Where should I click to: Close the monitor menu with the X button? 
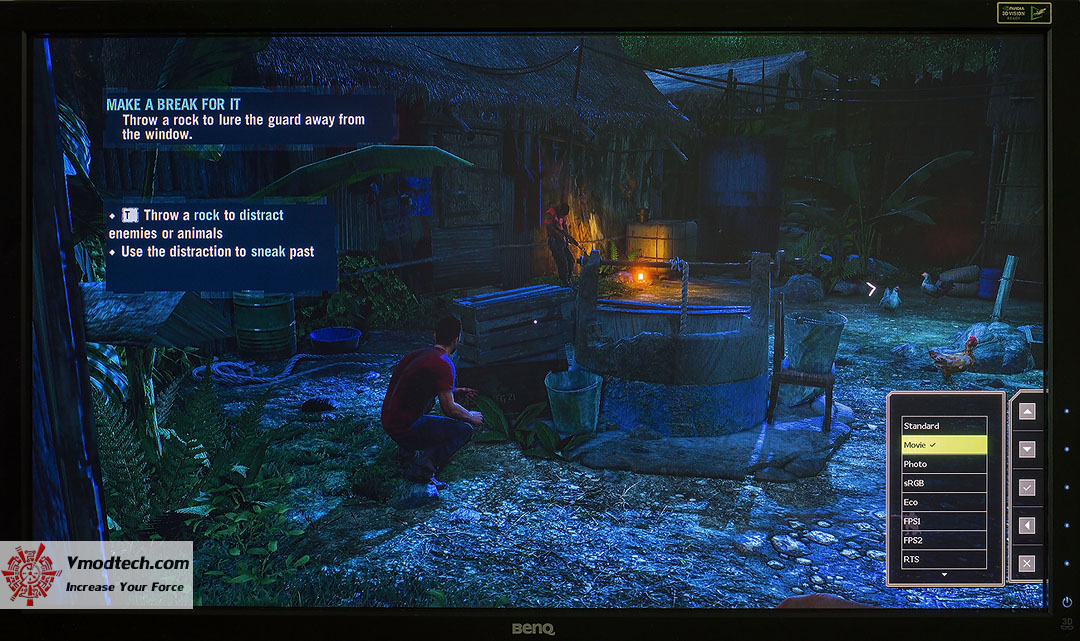(1027, 563)
